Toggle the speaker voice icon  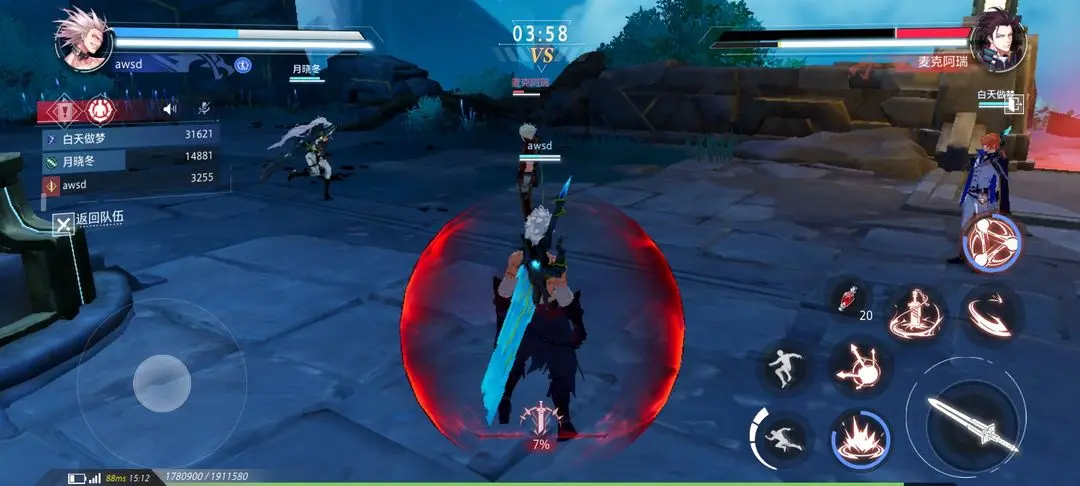click(x=170, y=109)
